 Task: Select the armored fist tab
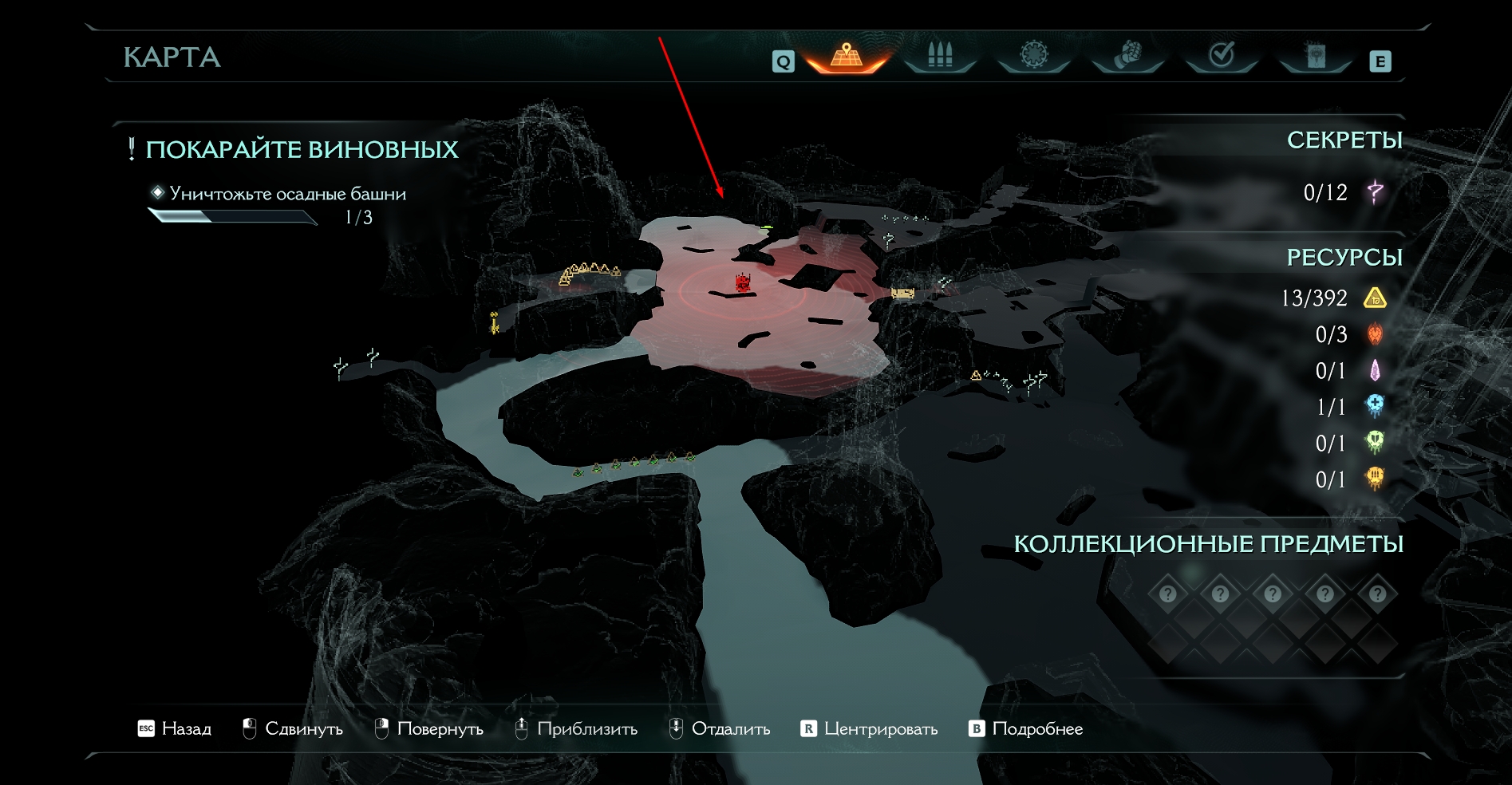point(1127,56)
